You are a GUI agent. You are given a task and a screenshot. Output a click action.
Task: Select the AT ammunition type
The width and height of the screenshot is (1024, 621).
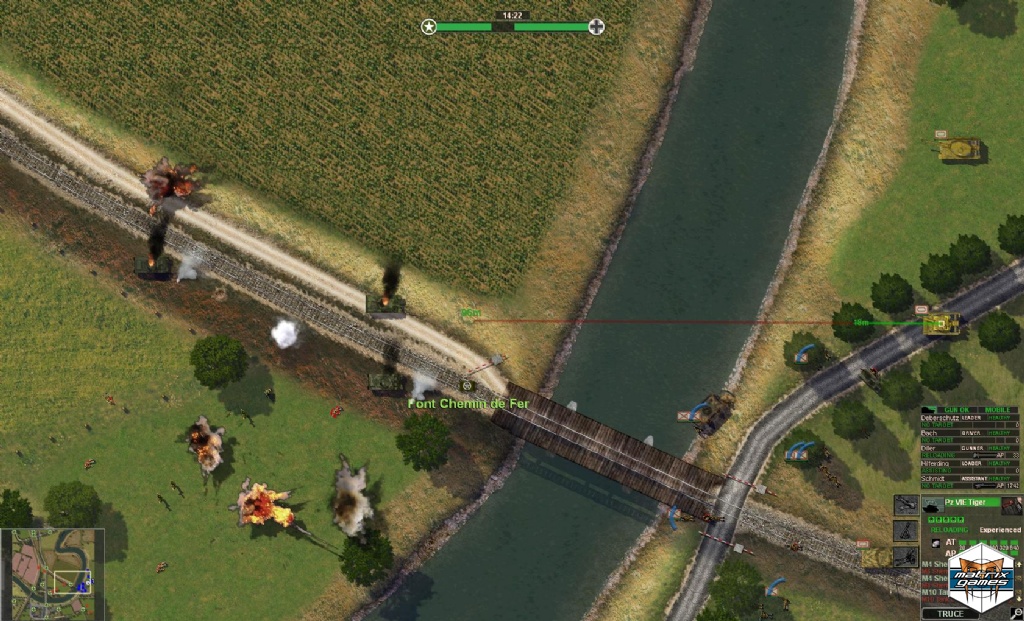950,541
